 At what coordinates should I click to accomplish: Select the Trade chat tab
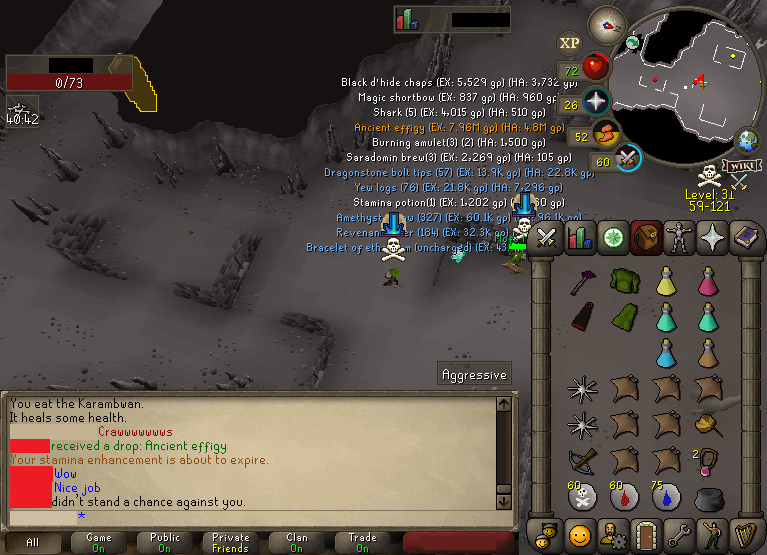362,542
